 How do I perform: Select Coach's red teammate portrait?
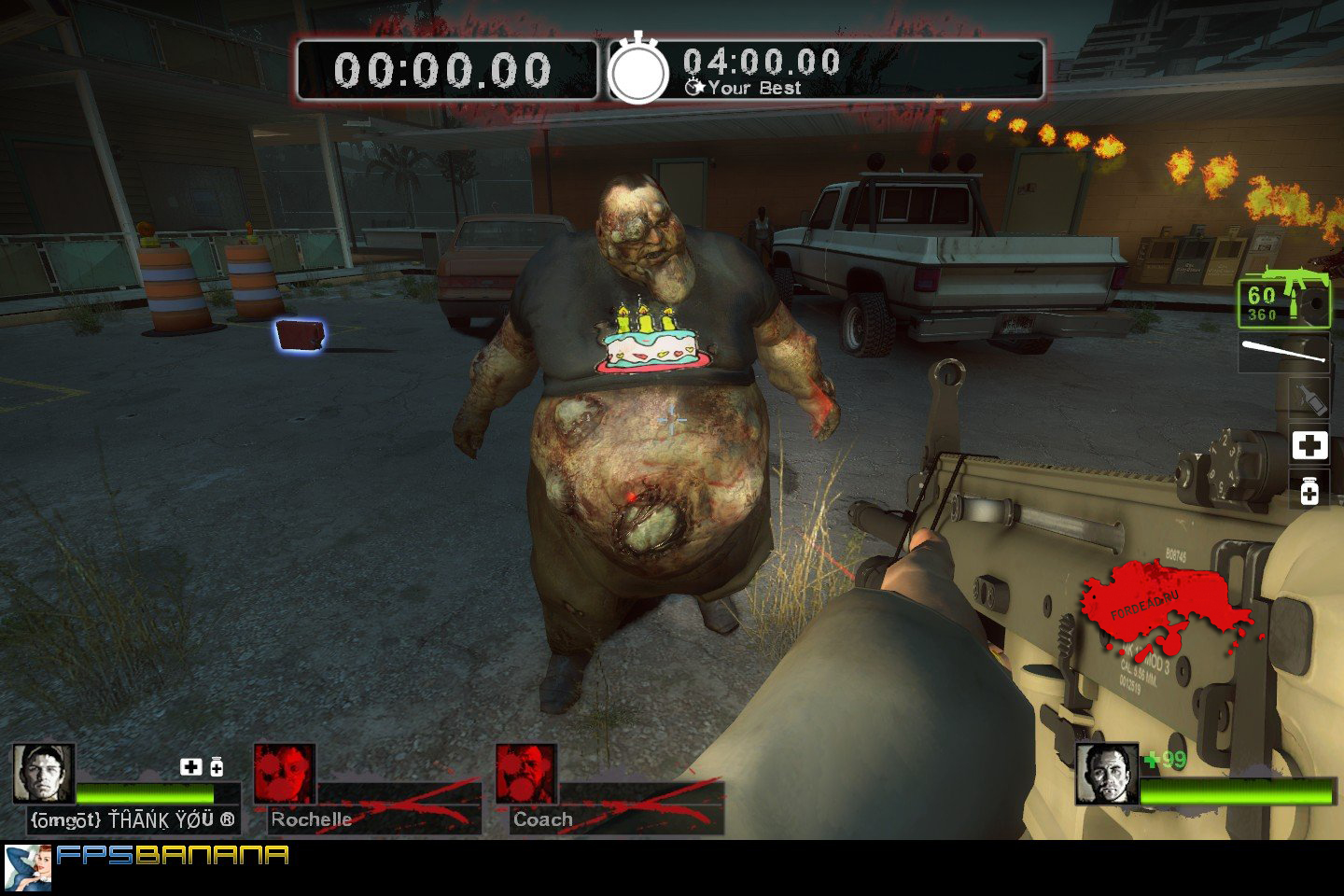tap(526, 774)
